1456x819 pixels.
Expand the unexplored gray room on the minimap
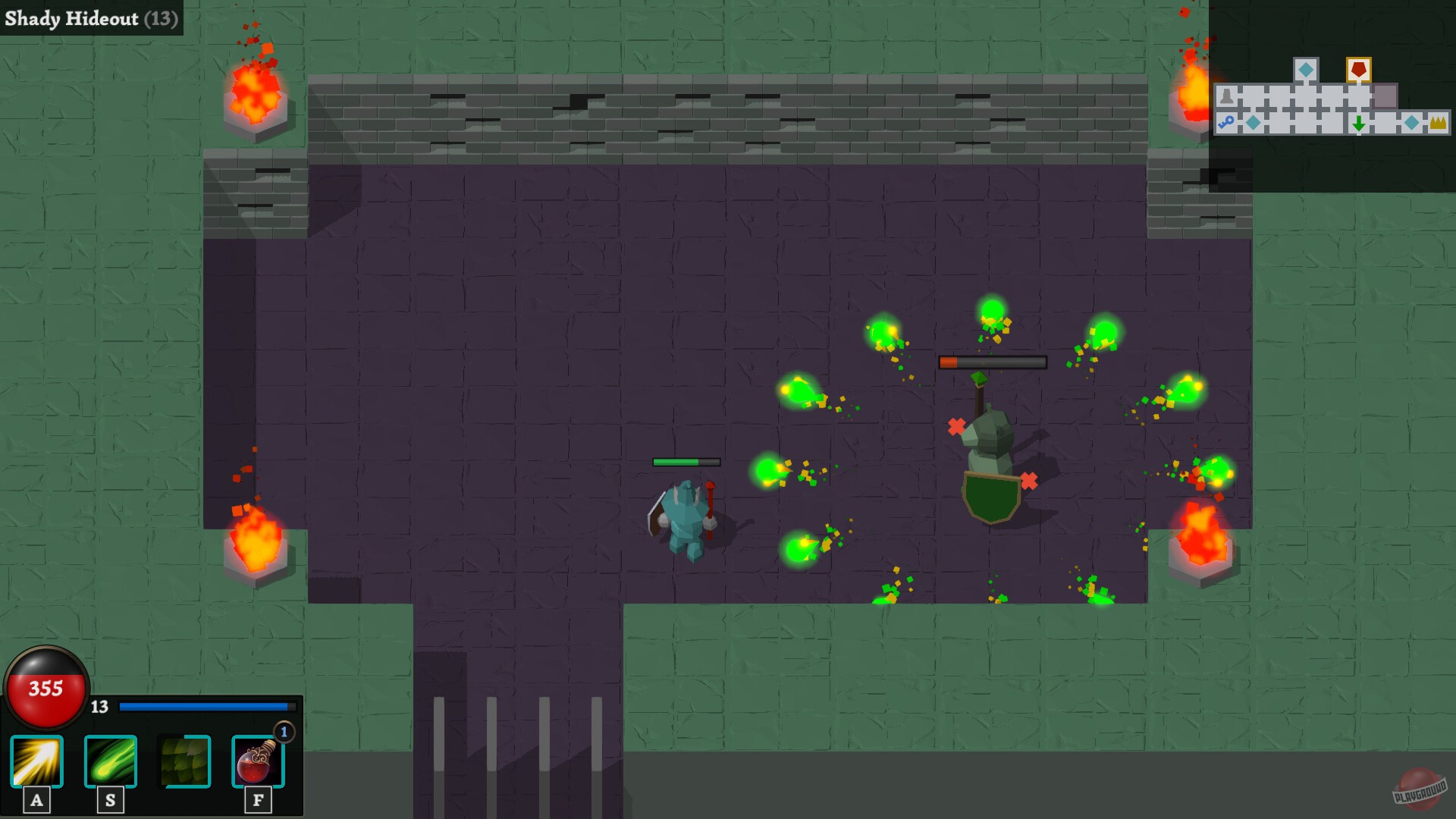pos(1385,96)
